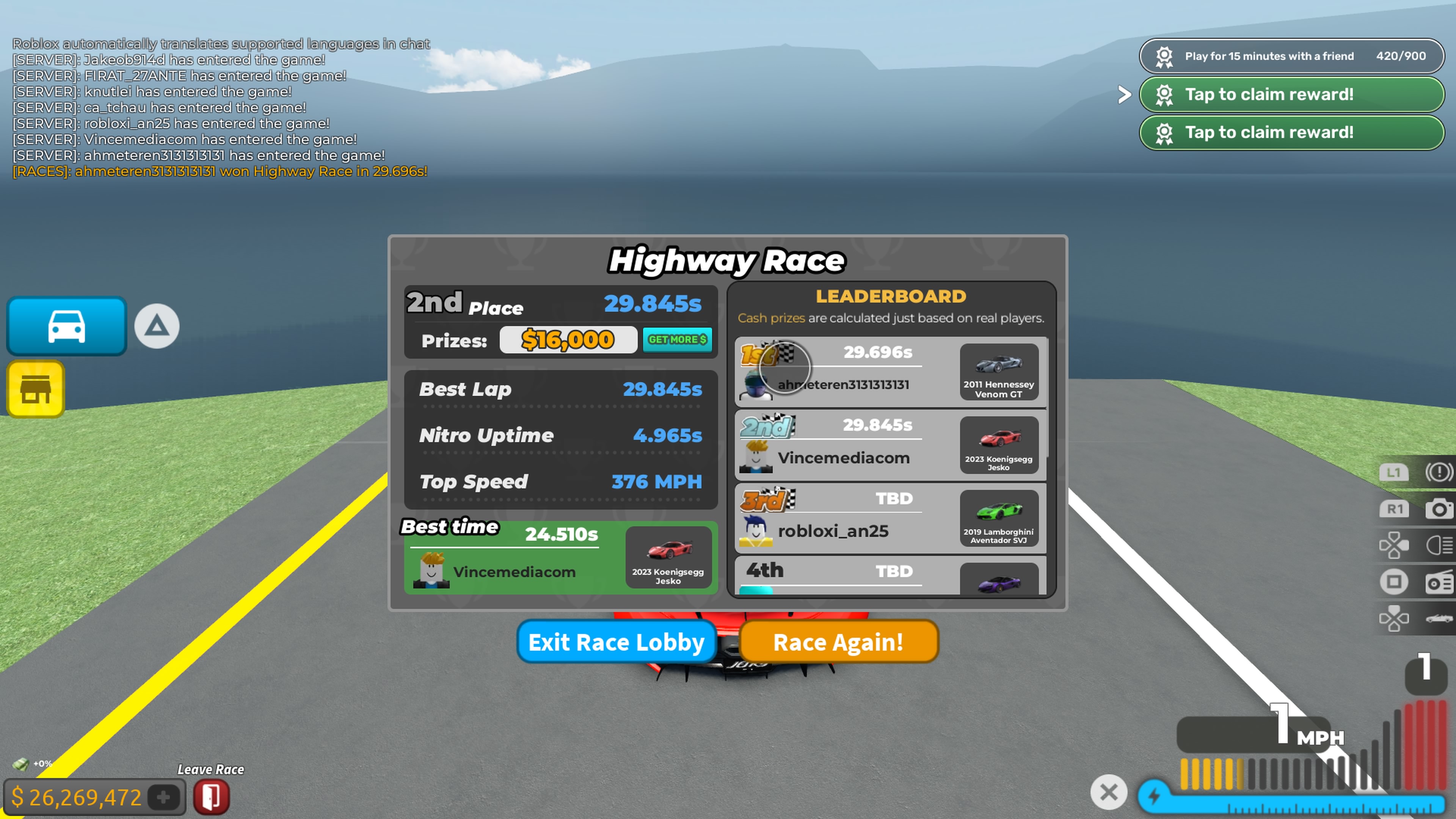
Task: Toggle the hazard warning icon
Action: click(1439, 472)
